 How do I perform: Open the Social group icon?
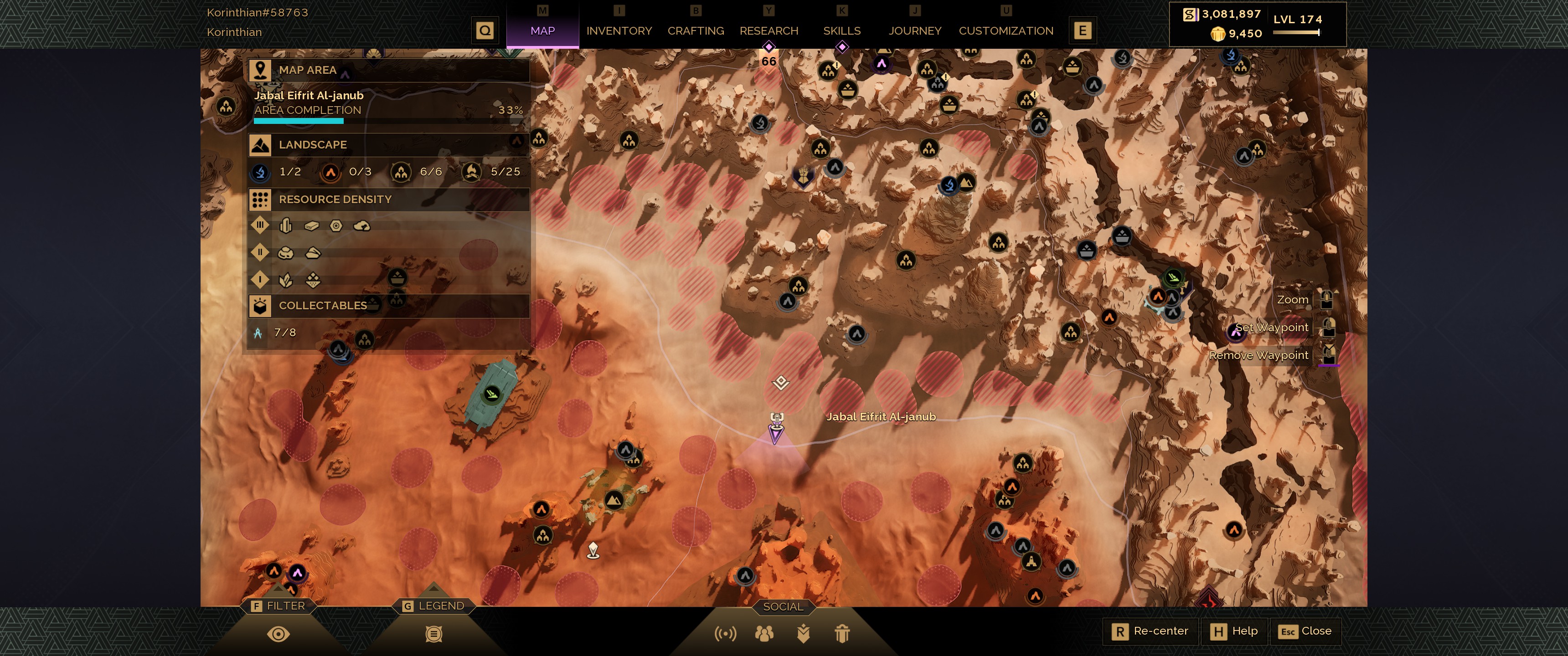(764, 634)
